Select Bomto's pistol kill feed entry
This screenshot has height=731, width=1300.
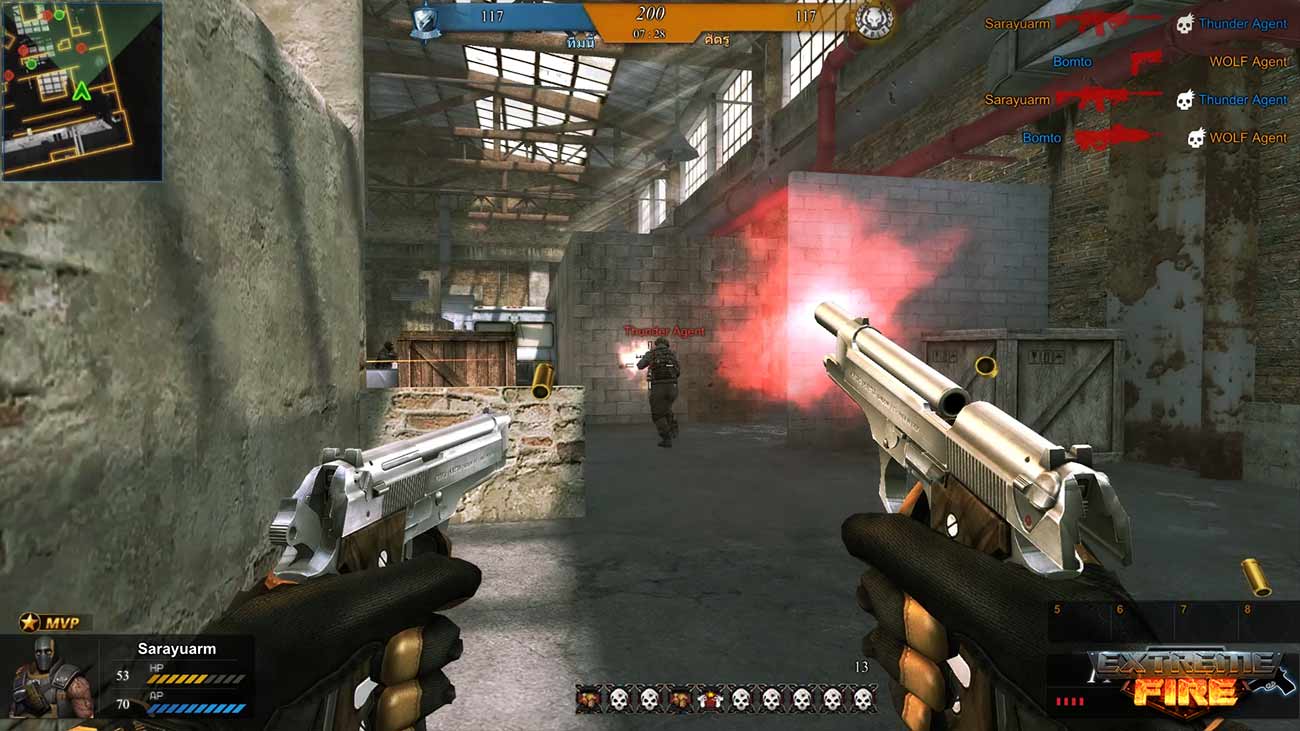point(1145,62)
